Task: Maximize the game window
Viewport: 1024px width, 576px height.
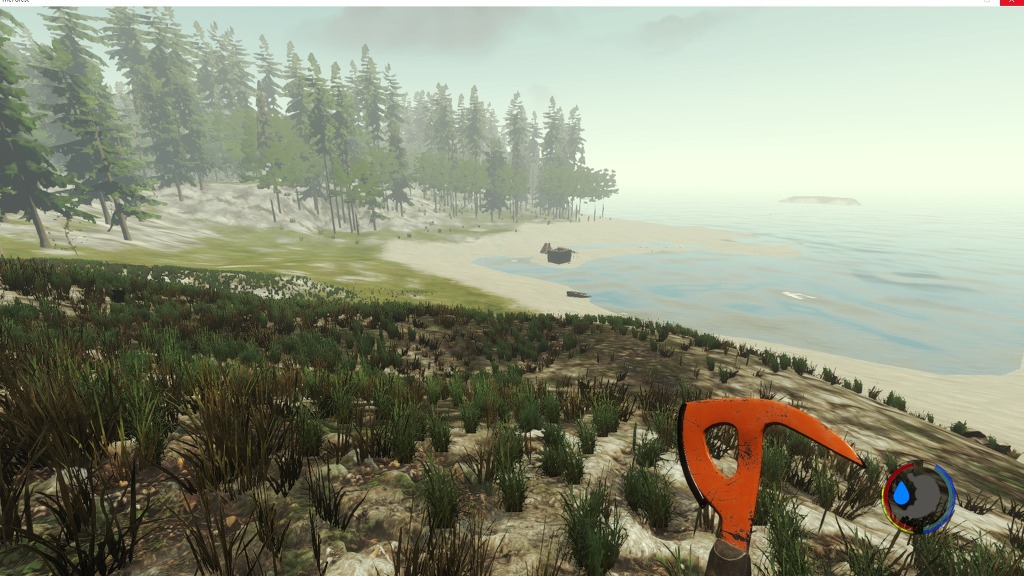Action: [986, 3]
